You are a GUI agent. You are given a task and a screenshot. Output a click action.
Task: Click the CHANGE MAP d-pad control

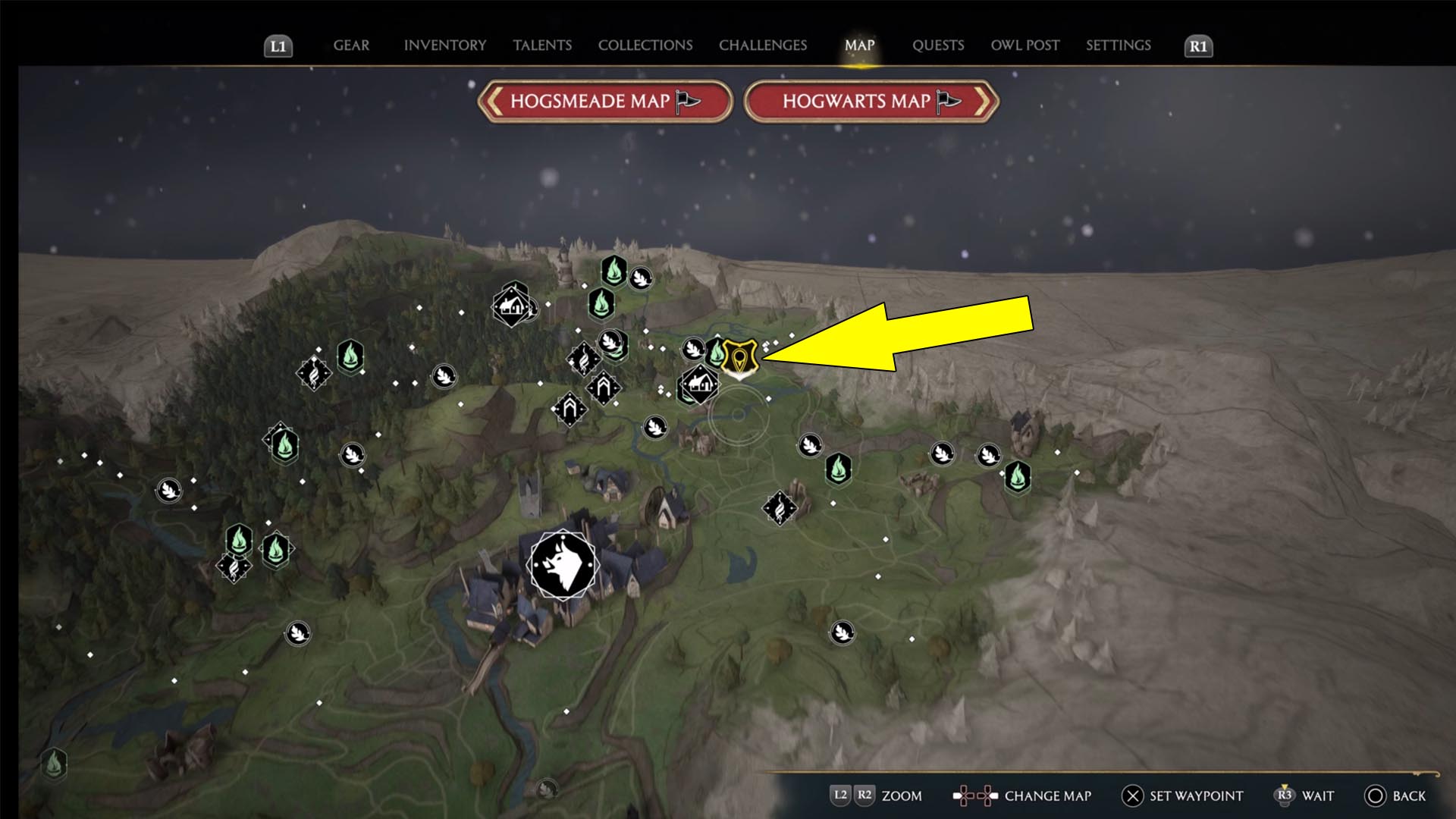click(977, 796)
